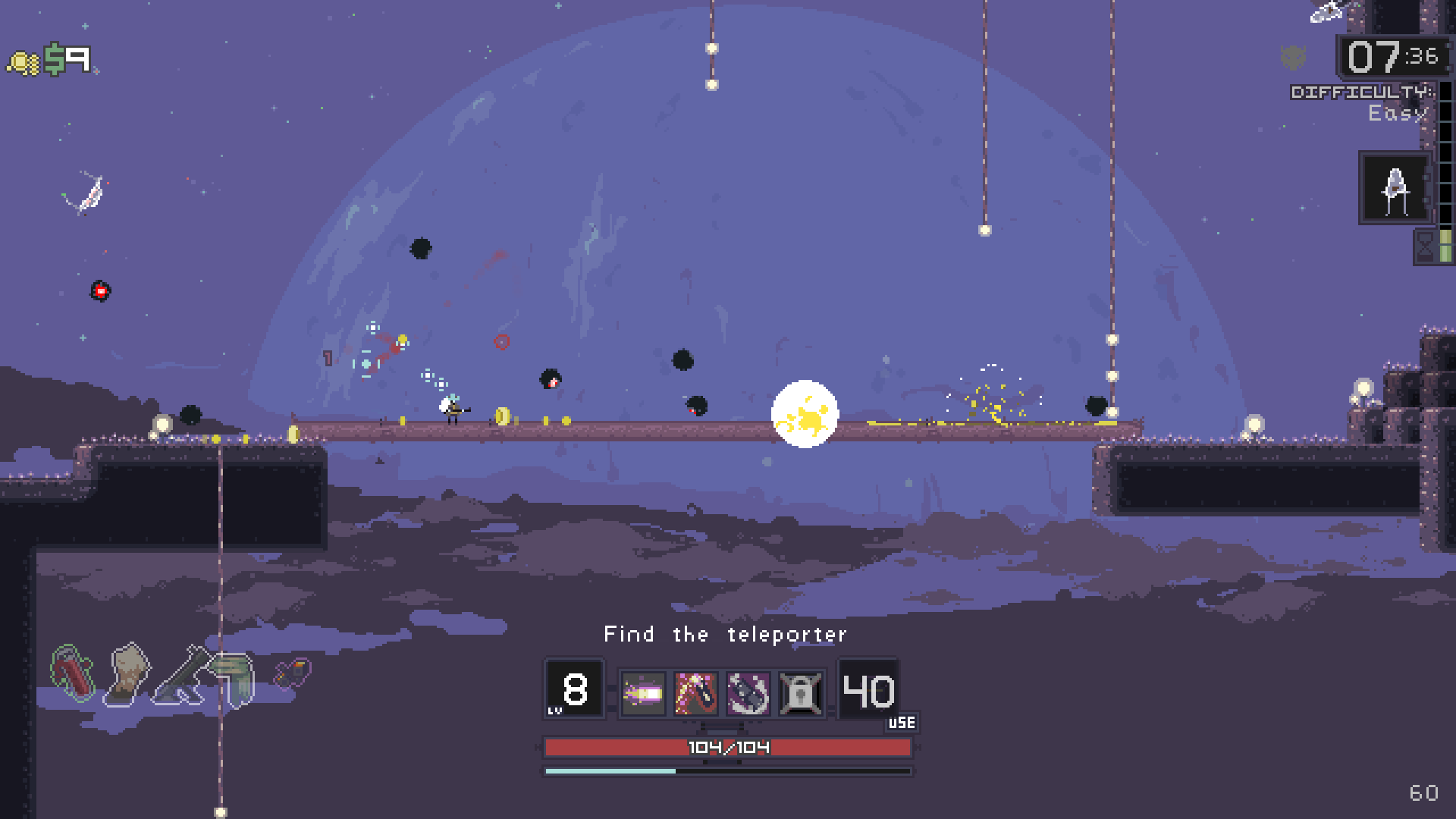The height and width of the screenshot is (819, 1456).
Task: Click the use equipment slot showing 40
Action: pos(869,690)
